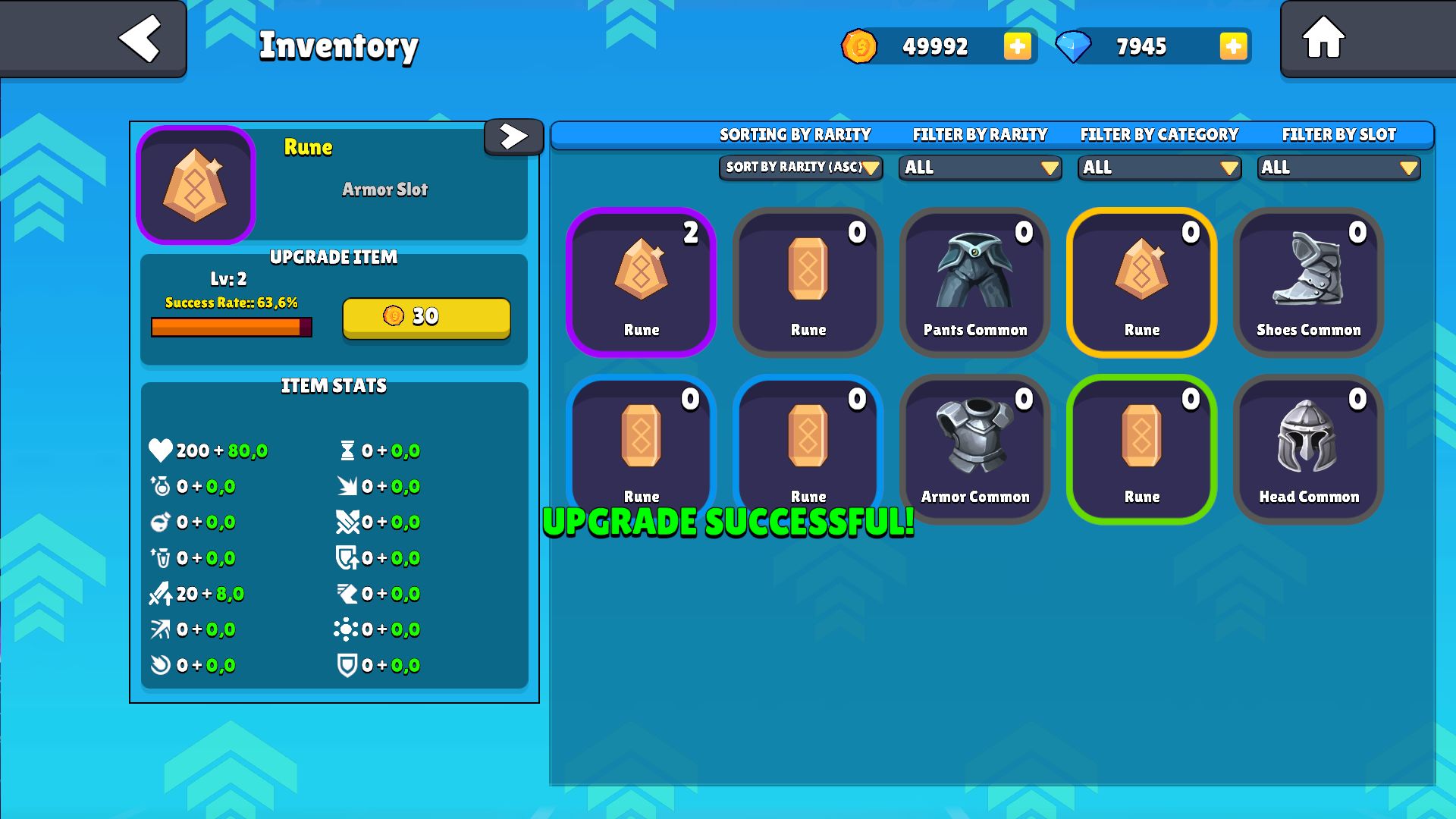Select the Pants Common item
Viewport: 1456px width, 819px height.
pyautogui.click(x=974, y=282)
